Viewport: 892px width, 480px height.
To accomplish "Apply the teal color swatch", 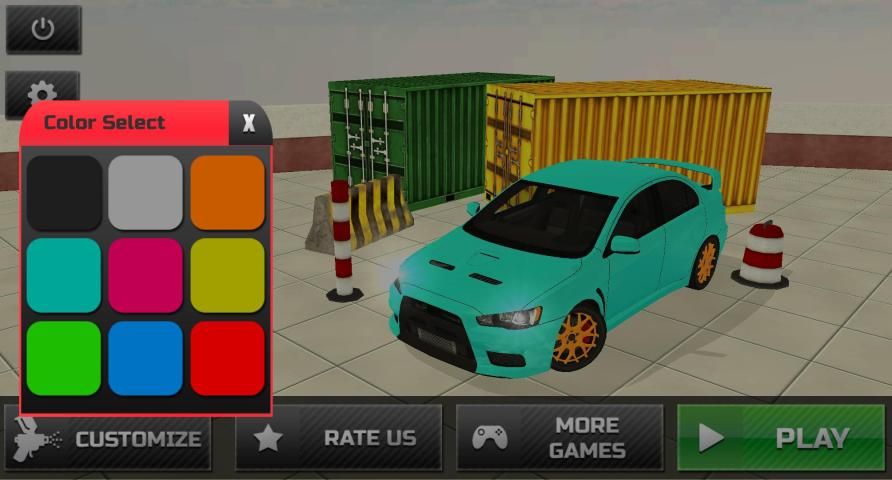I will point(64,275).
